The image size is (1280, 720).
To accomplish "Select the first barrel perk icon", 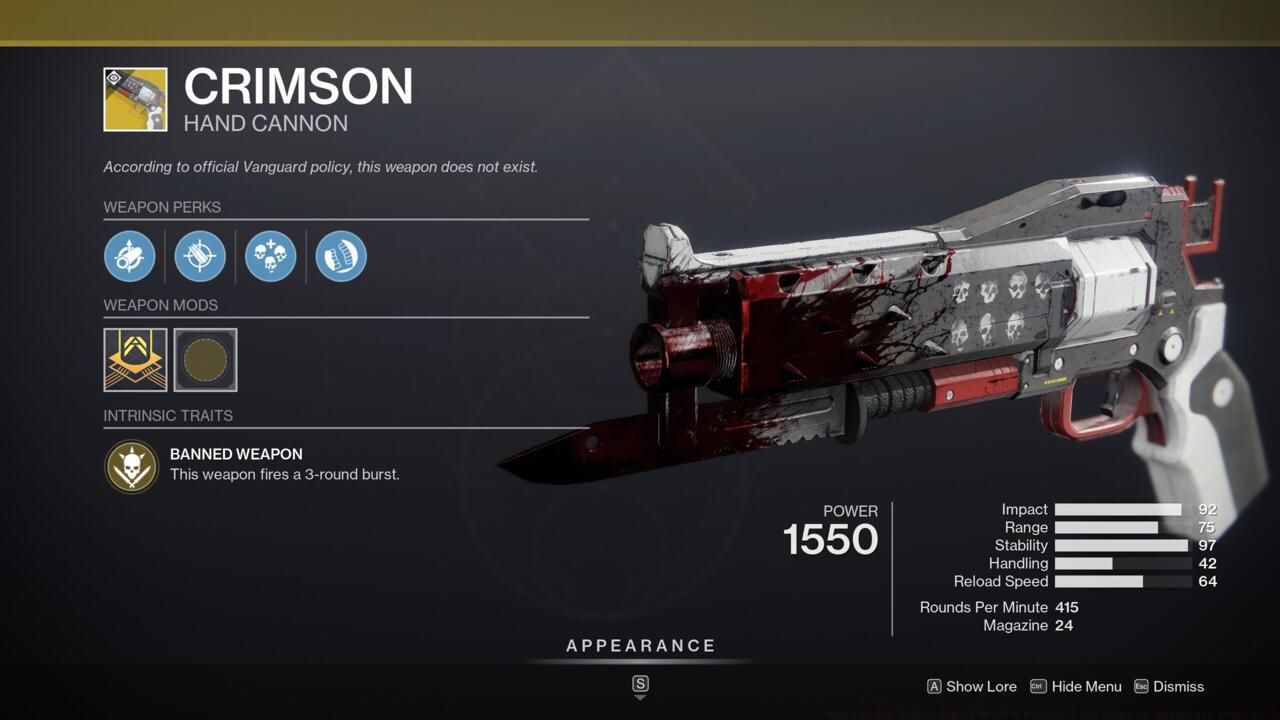I will [130, 256].
